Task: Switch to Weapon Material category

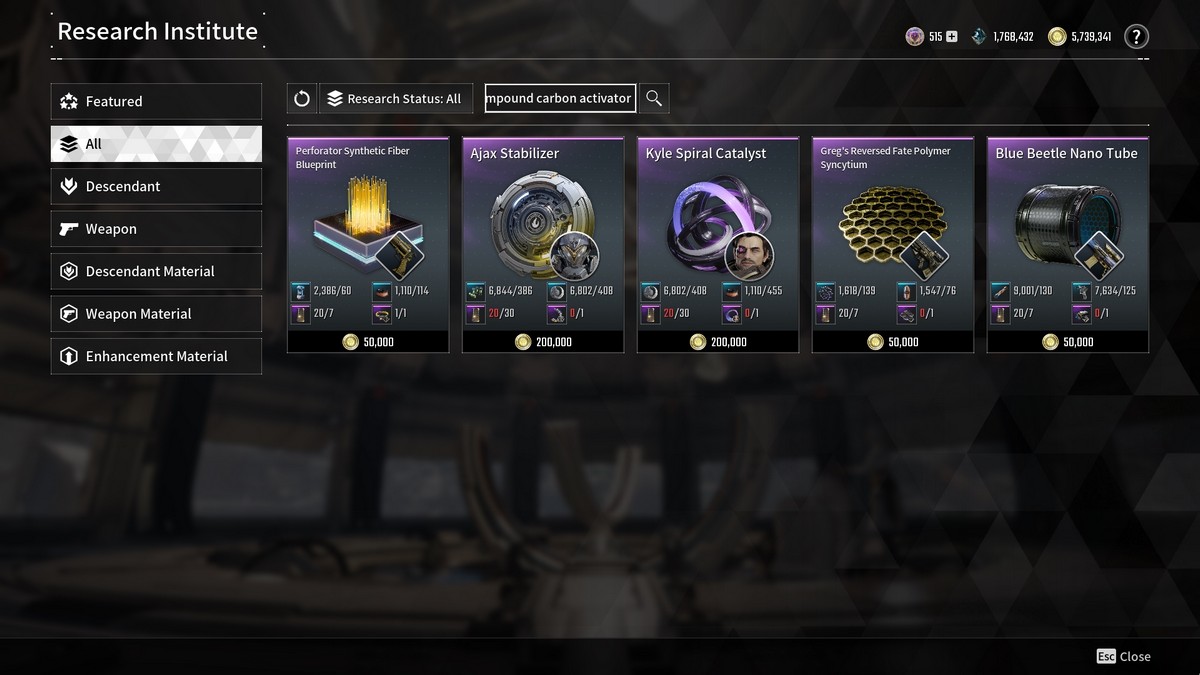Action: click(x=156, y=314)
